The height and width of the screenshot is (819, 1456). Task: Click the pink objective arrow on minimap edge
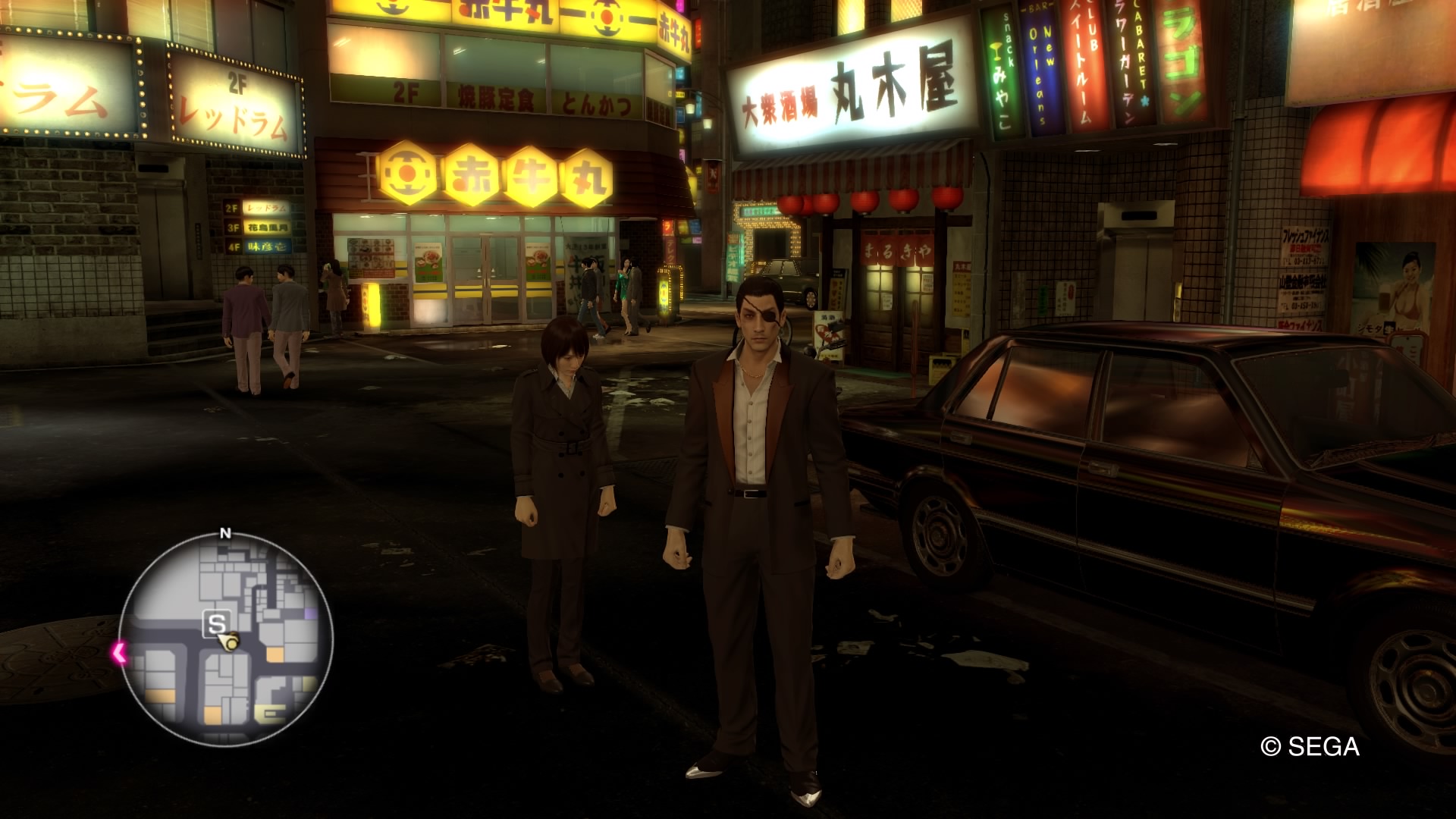click(x=119, y=652)
